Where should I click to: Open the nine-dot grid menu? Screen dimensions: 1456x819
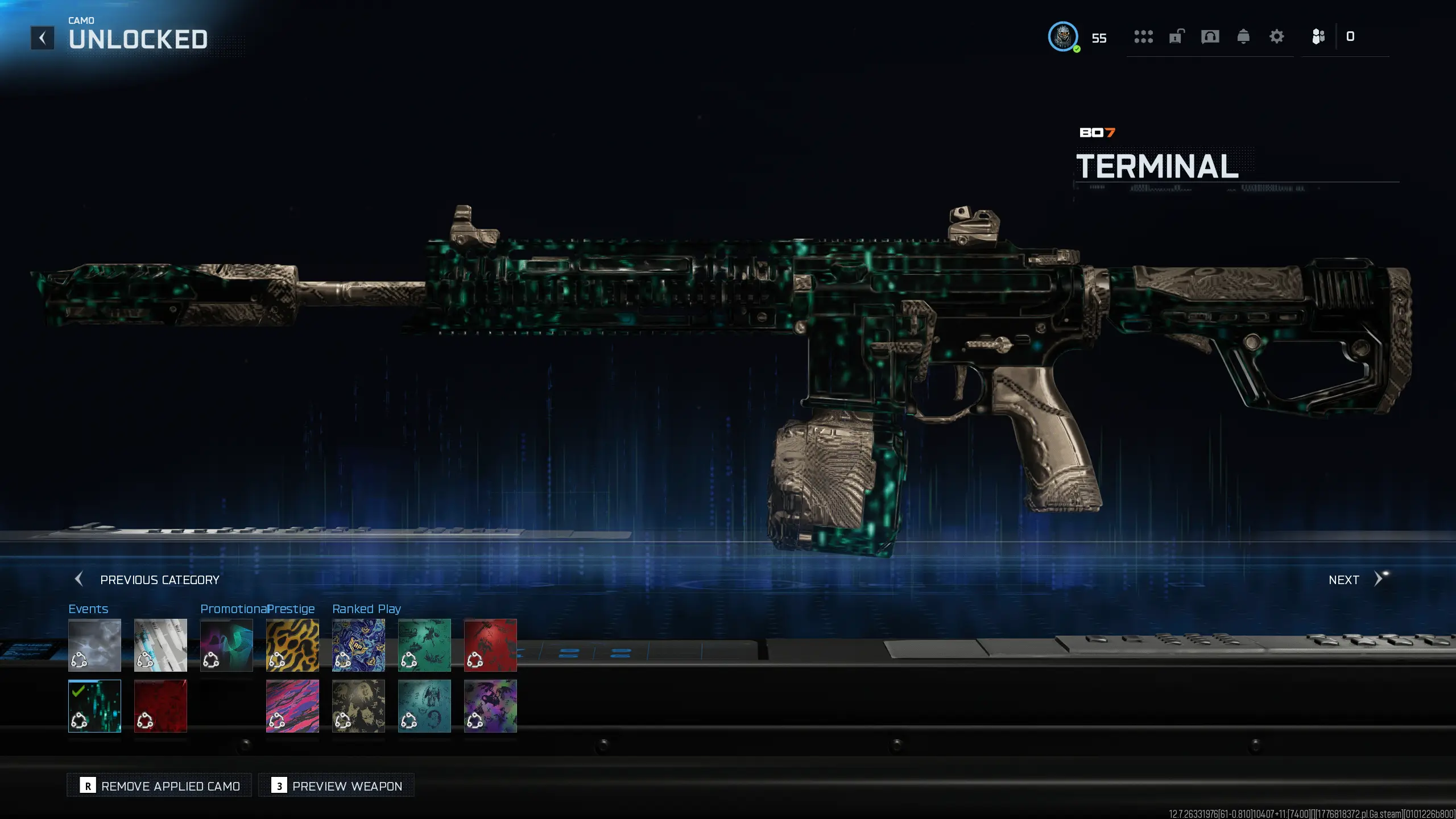(1143, 37)
